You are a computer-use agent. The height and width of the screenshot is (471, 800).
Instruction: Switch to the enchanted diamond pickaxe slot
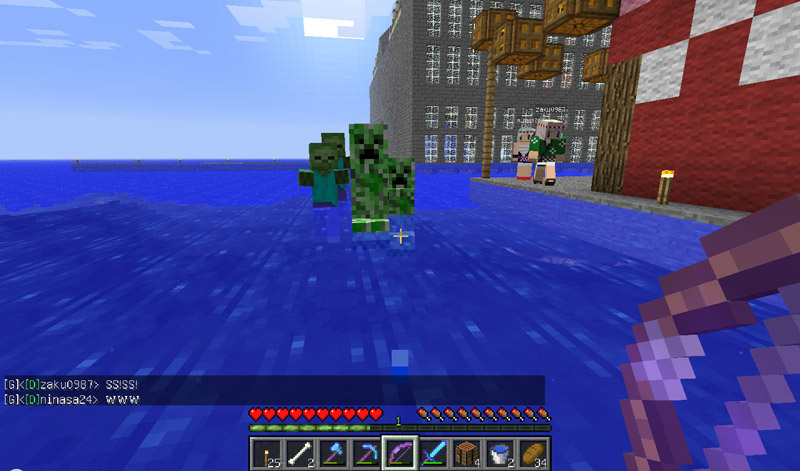click(365, 453)
